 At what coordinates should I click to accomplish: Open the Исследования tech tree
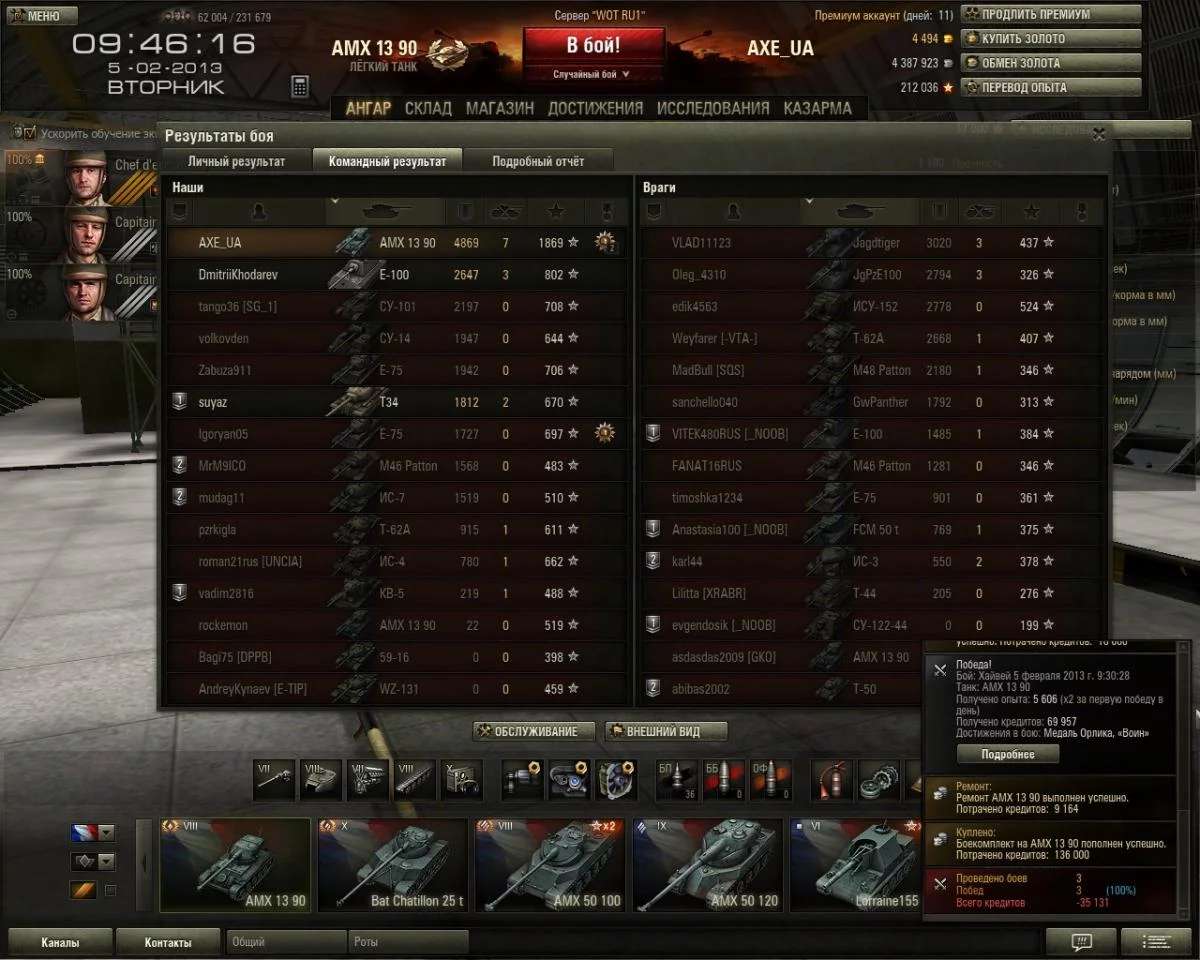(713, 108)
